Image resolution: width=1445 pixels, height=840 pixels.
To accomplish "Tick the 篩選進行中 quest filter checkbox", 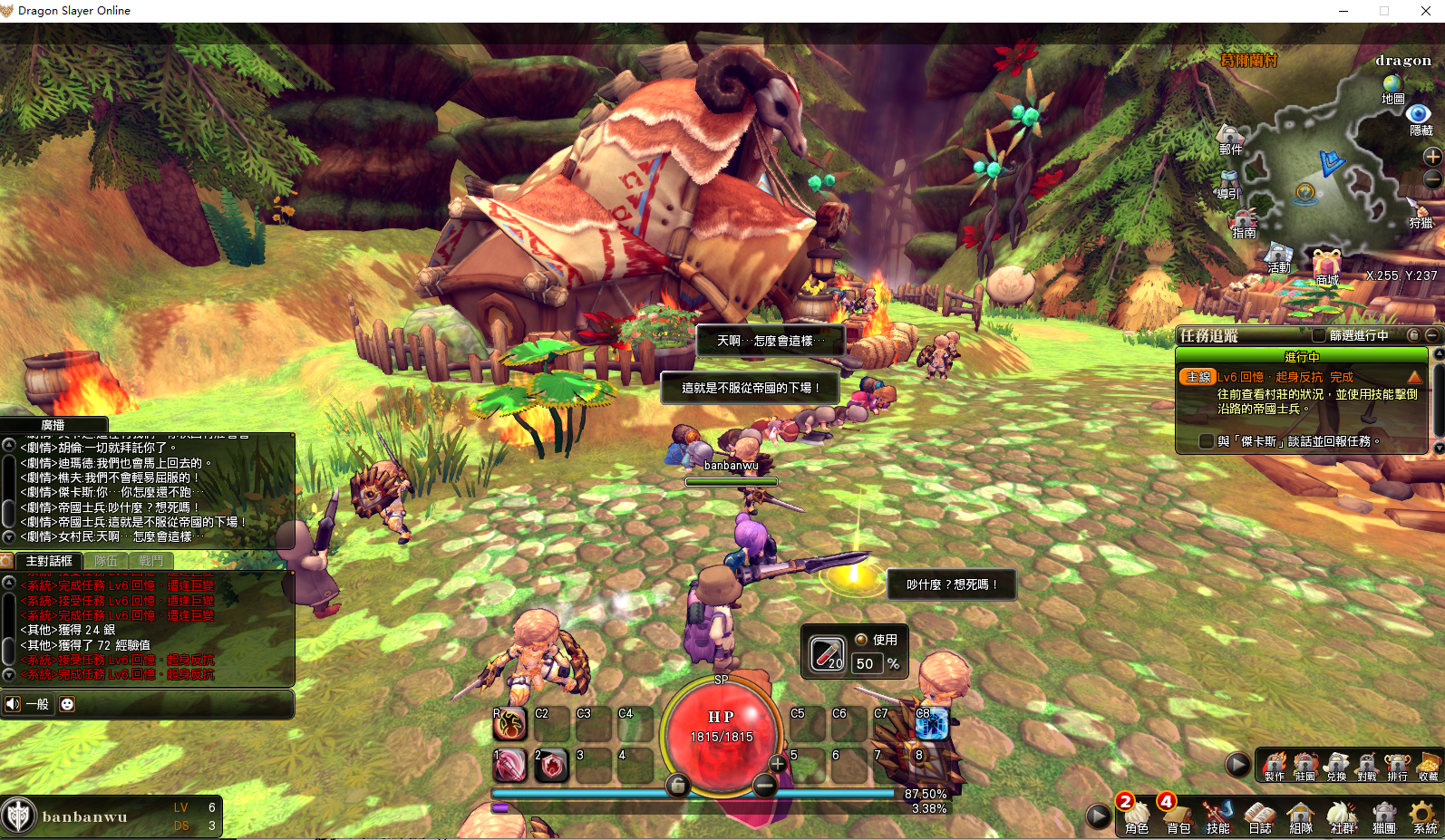I will pyautogui.click(x=1319, y=335).
